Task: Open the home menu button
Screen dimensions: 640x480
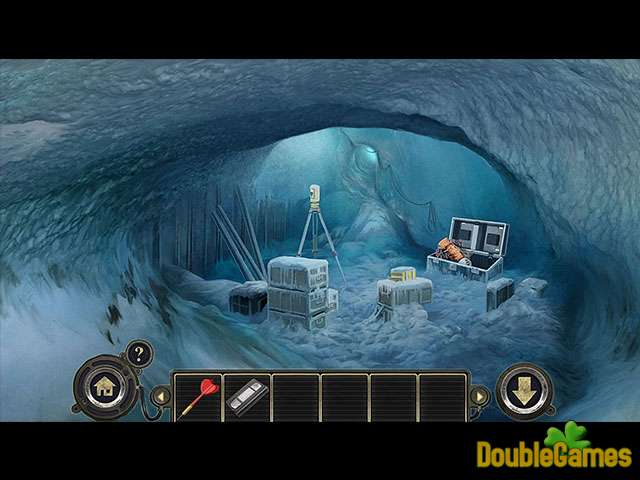Action: [x=102, y=386]
